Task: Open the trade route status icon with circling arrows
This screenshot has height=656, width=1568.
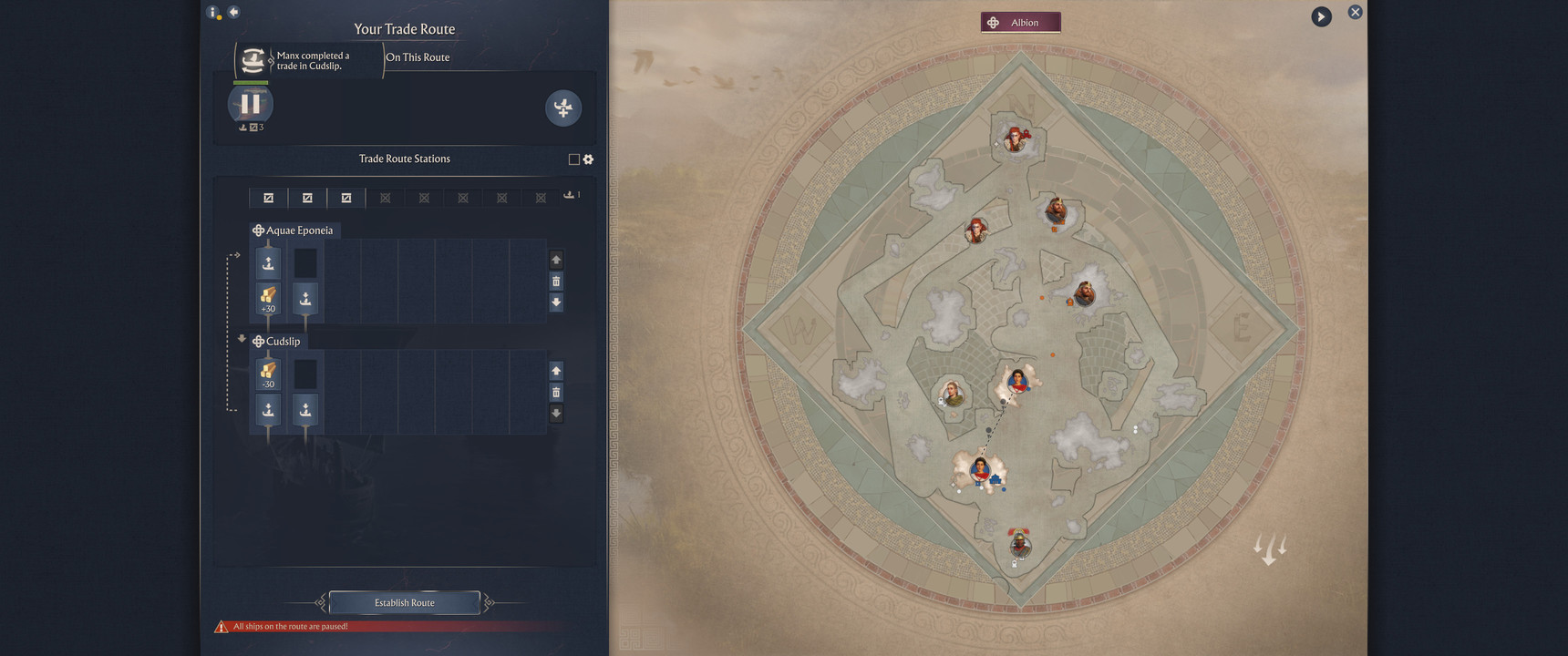Action: [253, 60]
